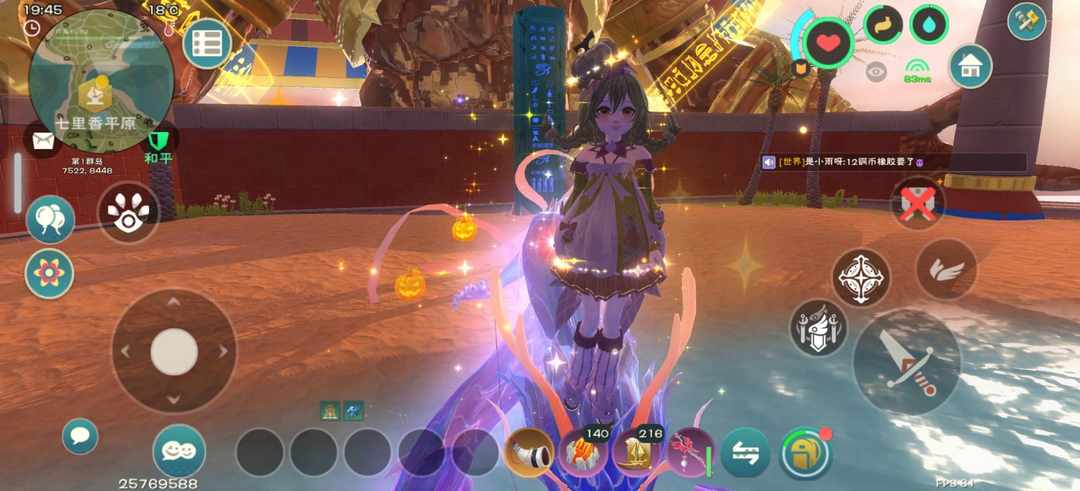Tap the sword attack button

click(906, 361)
